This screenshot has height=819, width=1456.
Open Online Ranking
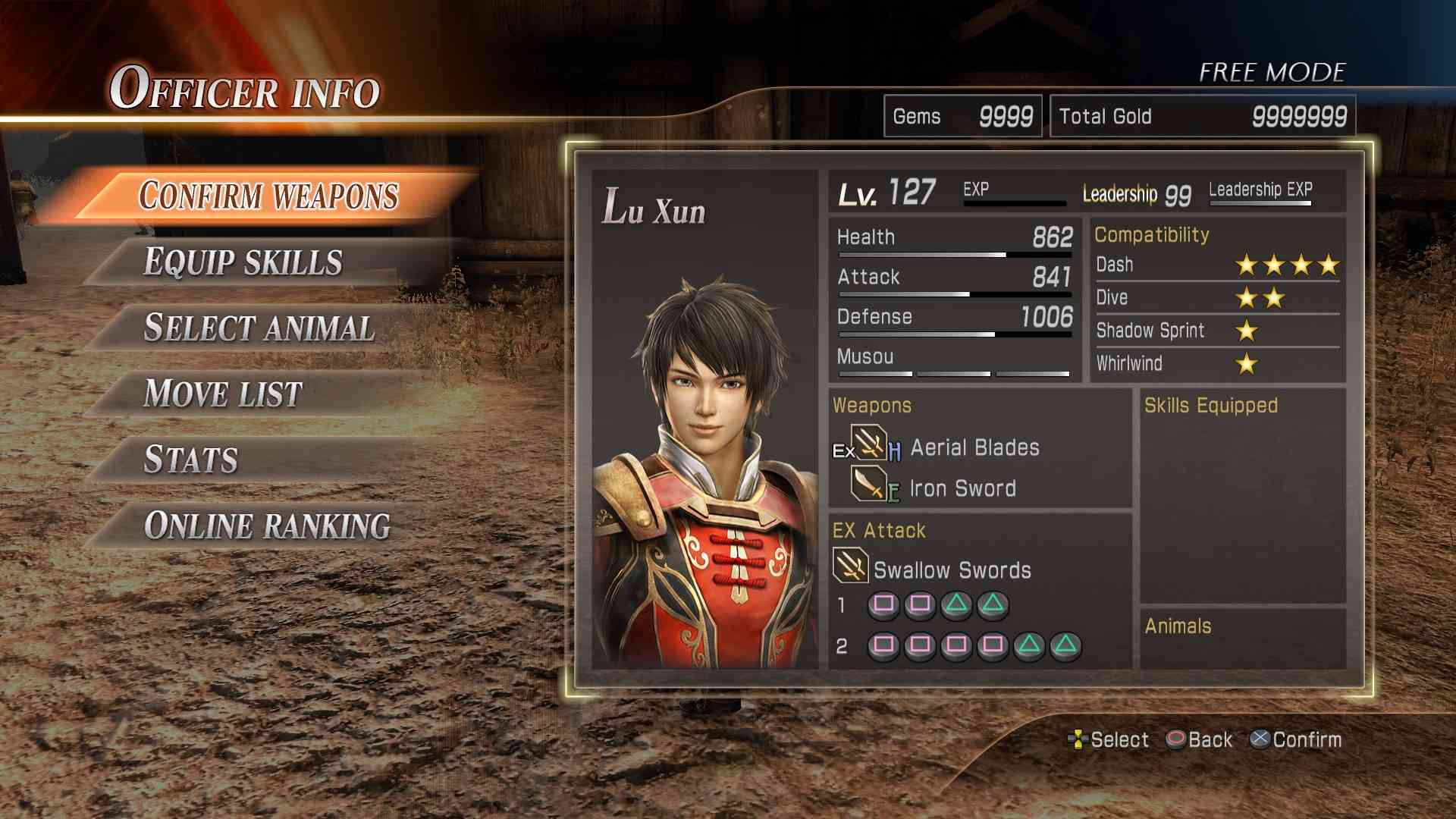[x=267, y=526]
